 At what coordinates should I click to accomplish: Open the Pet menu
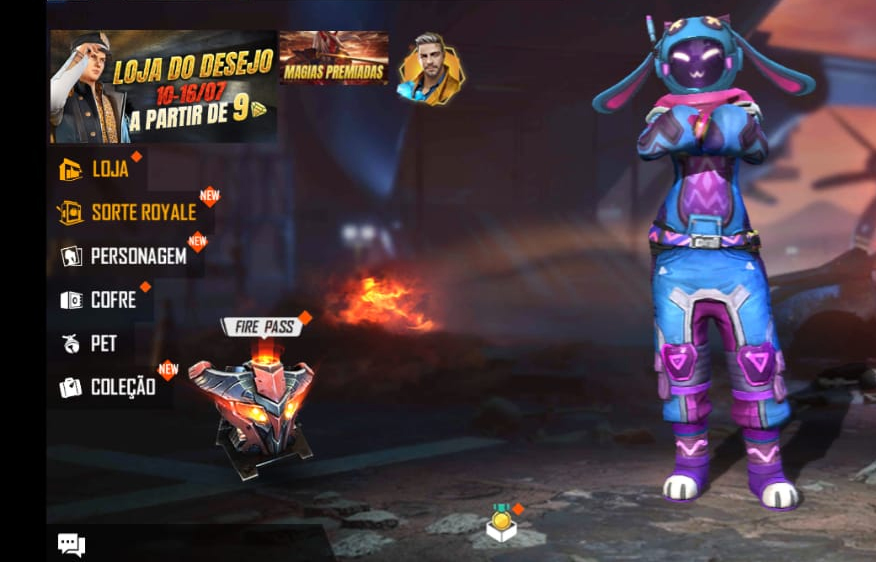[90, 344]
